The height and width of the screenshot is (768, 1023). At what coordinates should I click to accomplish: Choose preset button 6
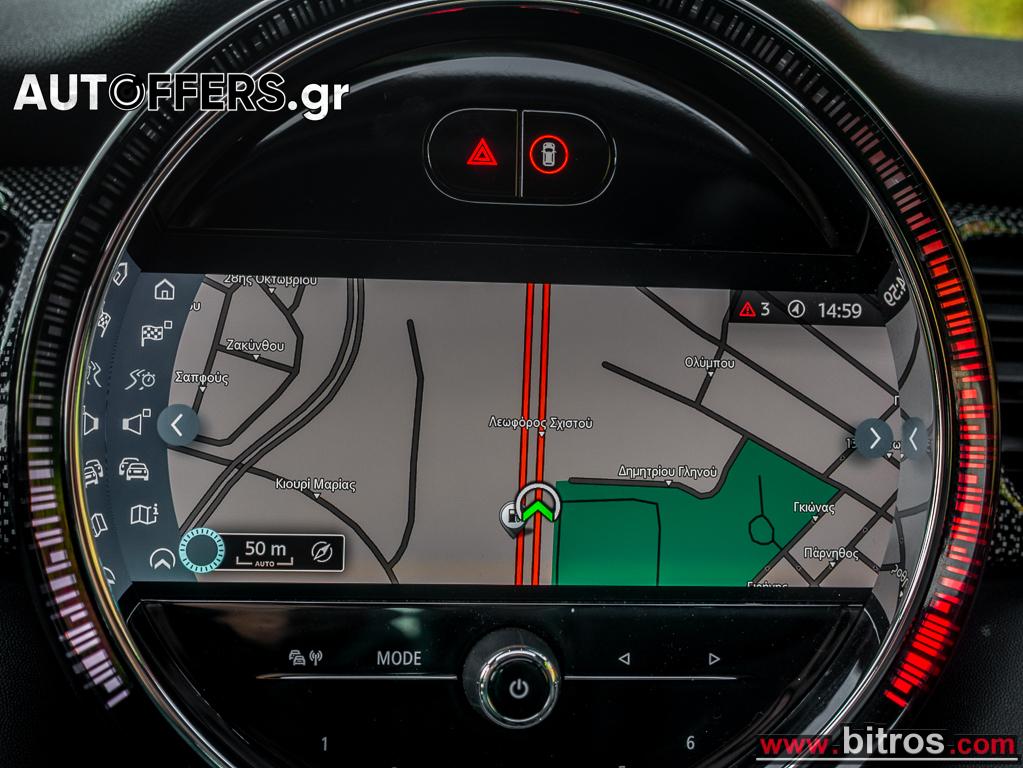(690, 743)
